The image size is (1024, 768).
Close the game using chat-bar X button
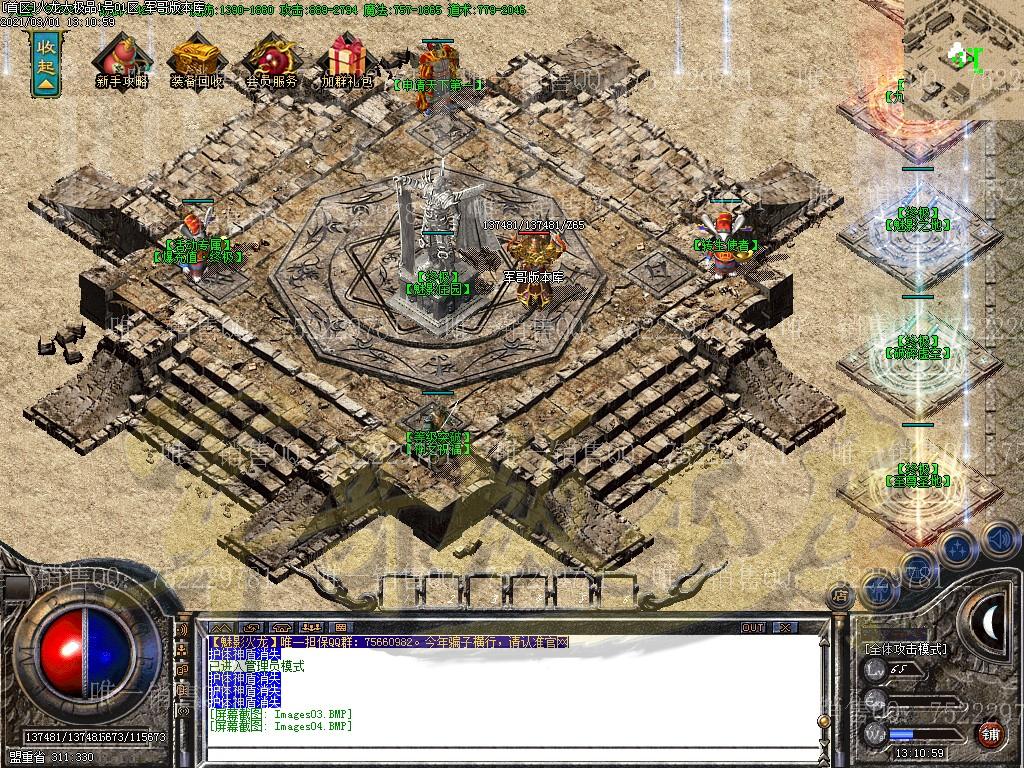click(x=786, y=627)
